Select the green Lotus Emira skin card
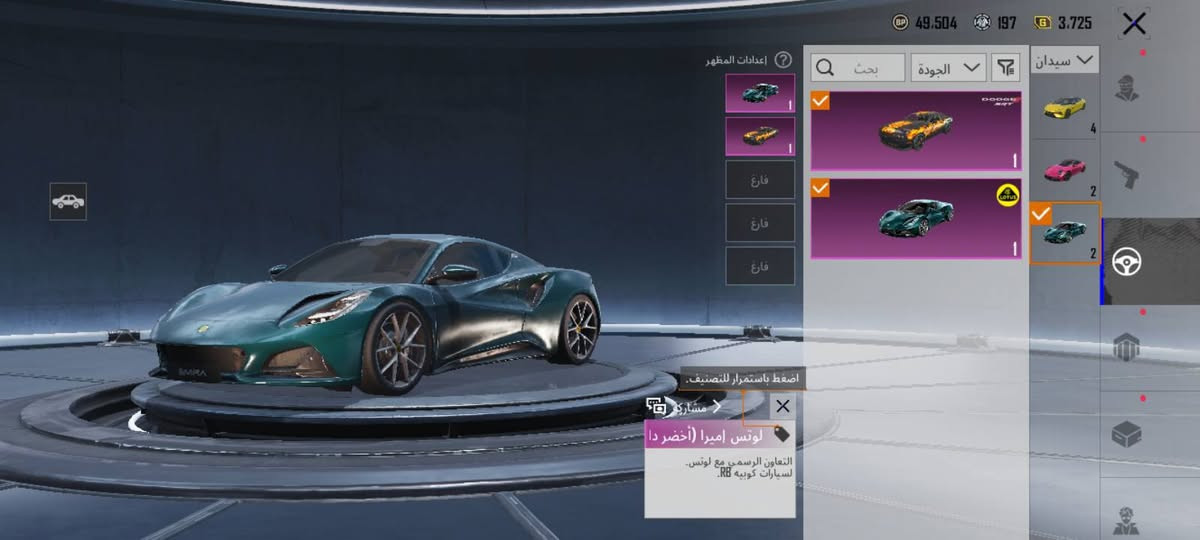1200x540 pixels. pos(916,218)
